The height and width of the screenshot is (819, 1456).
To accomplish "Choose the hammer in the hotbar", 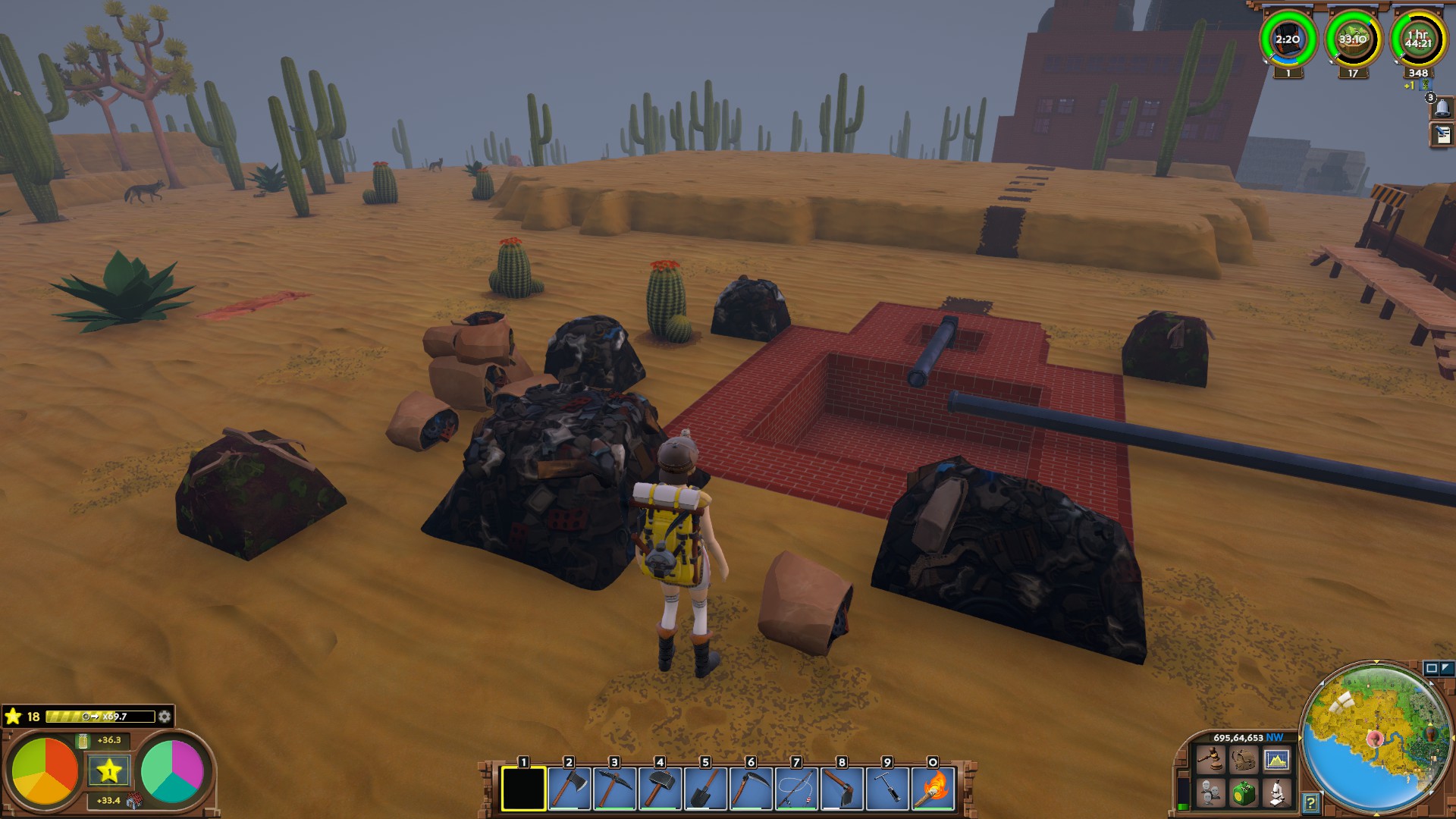I will point(660,789).
